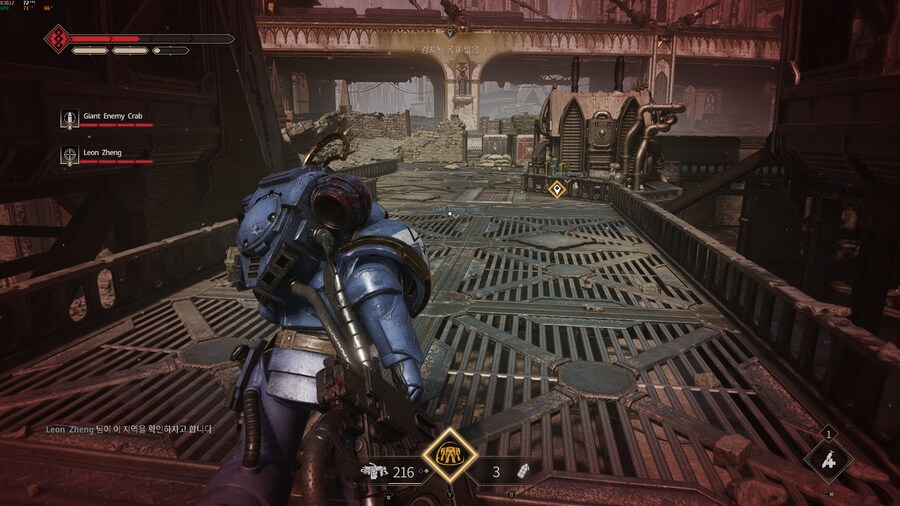Select the equipment diamond slot marked 1
The width and height of the screenshot is (900, 506).
[x=828, y=460]
